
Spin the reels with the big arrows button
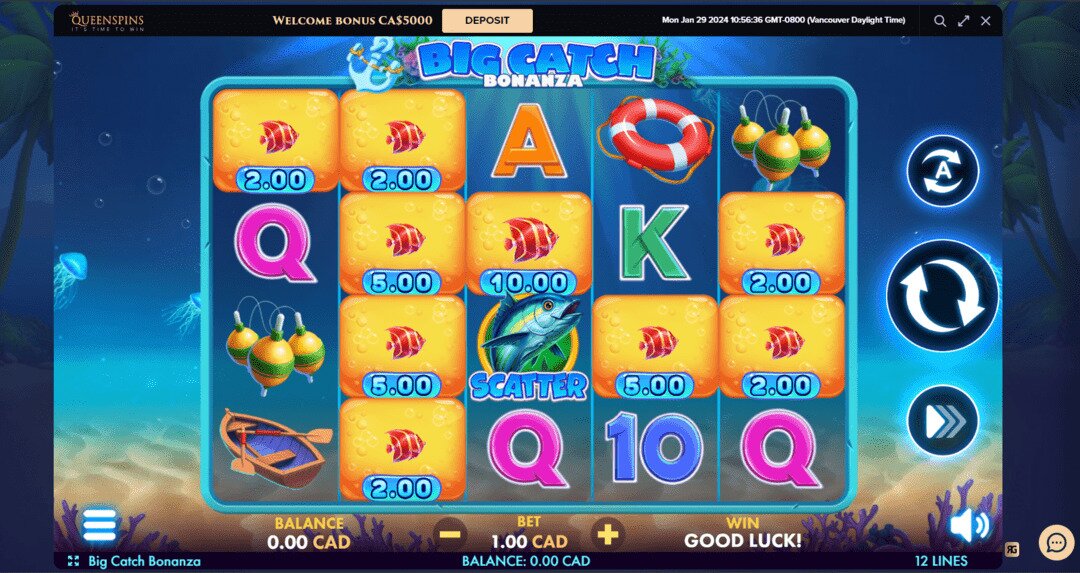coord(941,295)
